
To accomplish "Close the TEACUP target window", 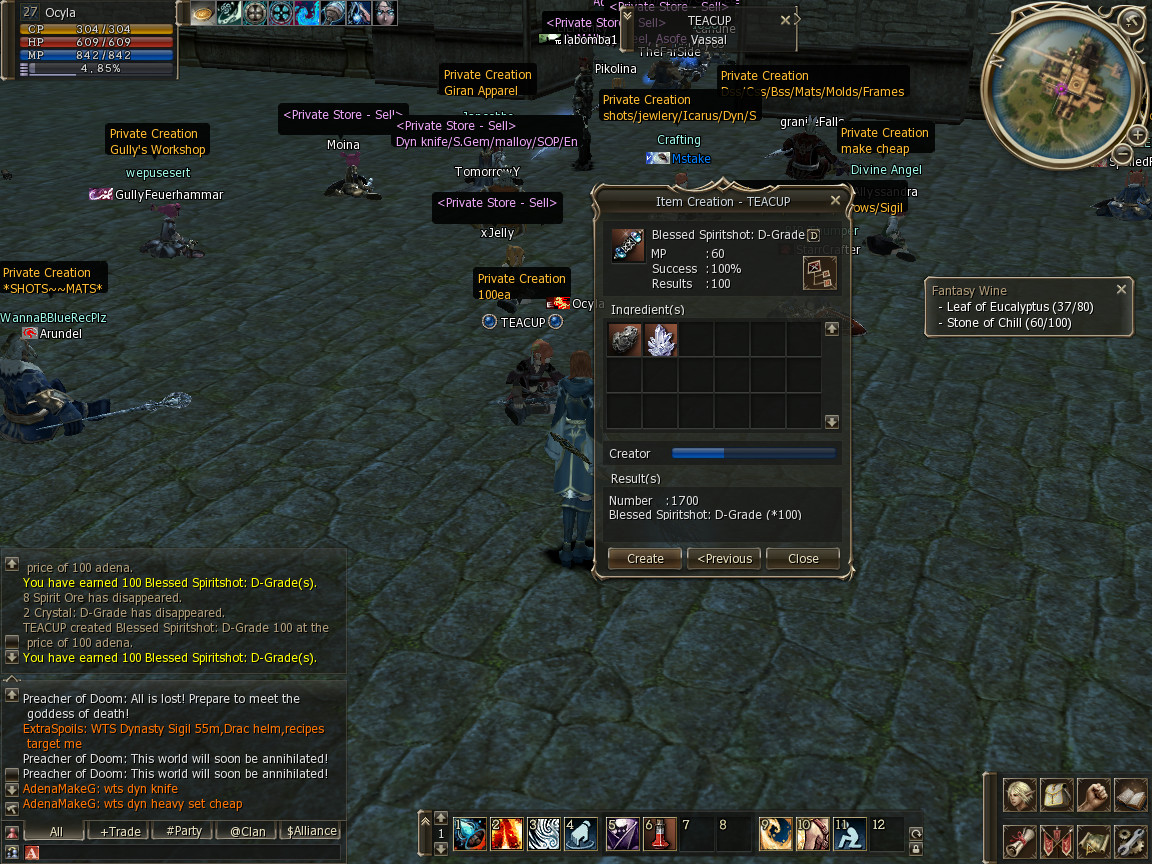I will tap(785, 20).
